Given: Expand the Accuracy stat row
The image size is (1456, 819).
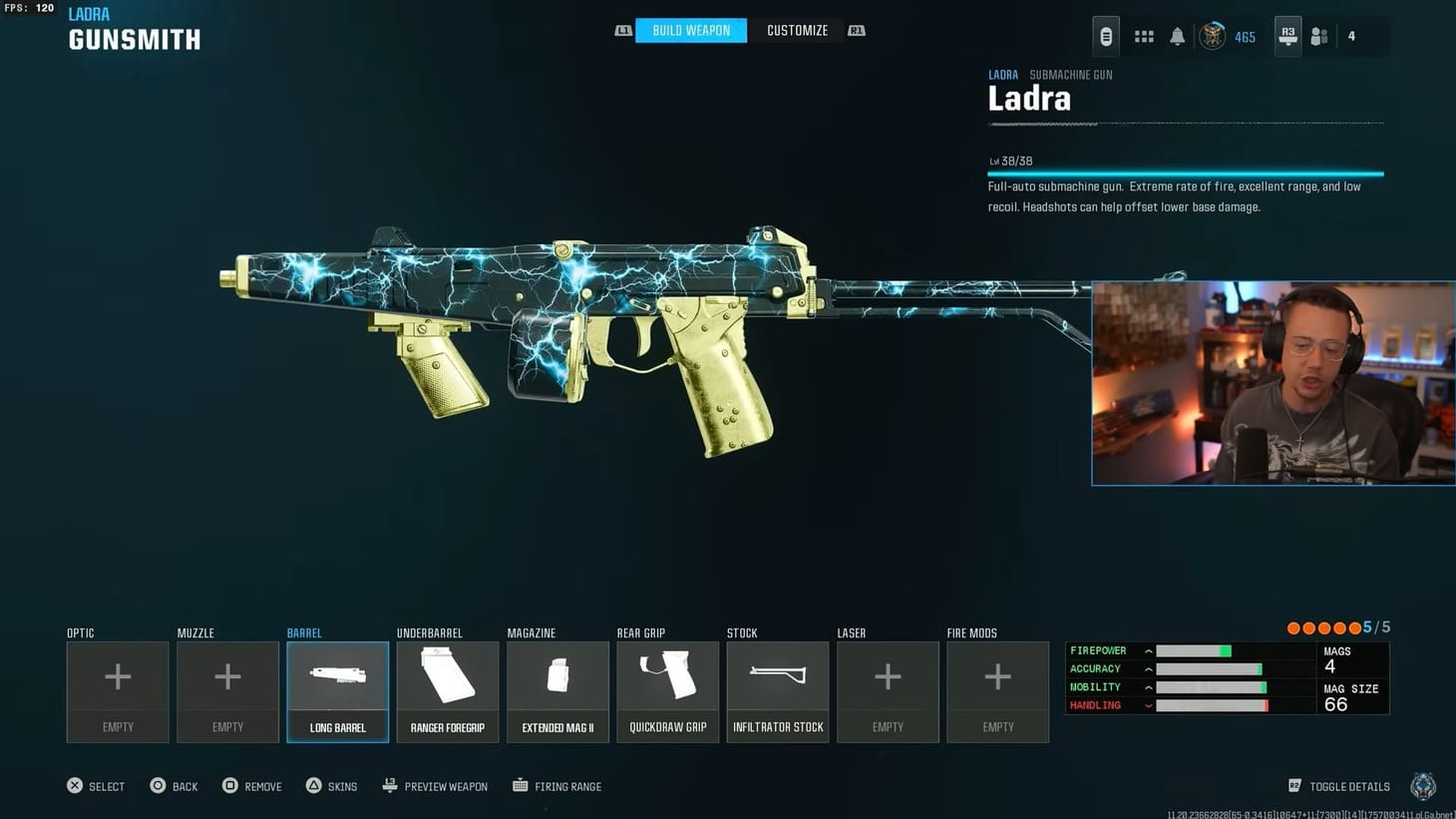Looking at the screenshot, I should pos(1148,668).
